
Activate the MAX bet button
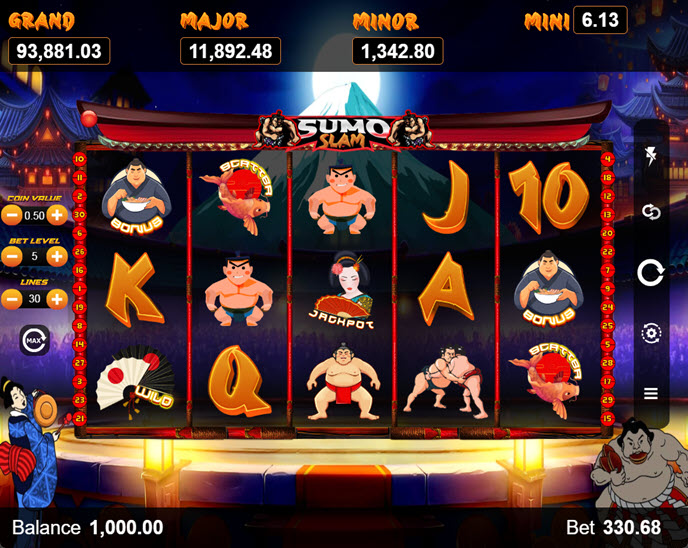pyautogui.click(x=34, y=340)
